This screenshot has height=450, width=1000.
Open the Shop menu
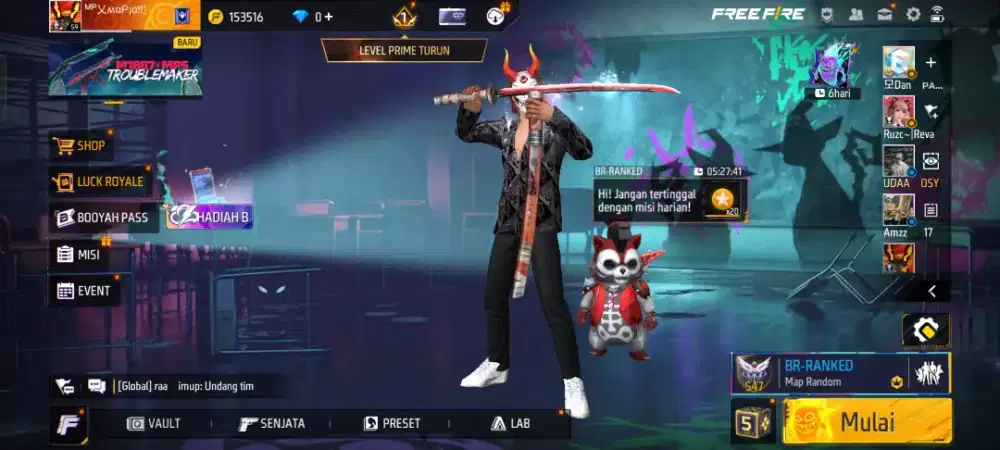[81, 146]
